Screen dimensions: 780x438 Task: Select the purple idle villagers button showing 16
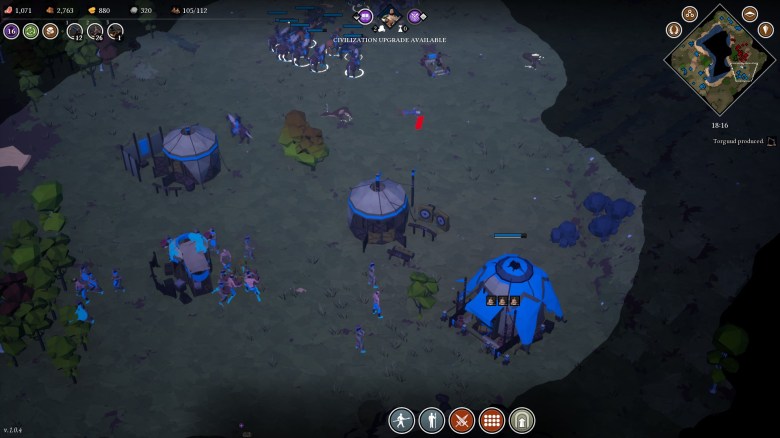[x=11, y=31]
